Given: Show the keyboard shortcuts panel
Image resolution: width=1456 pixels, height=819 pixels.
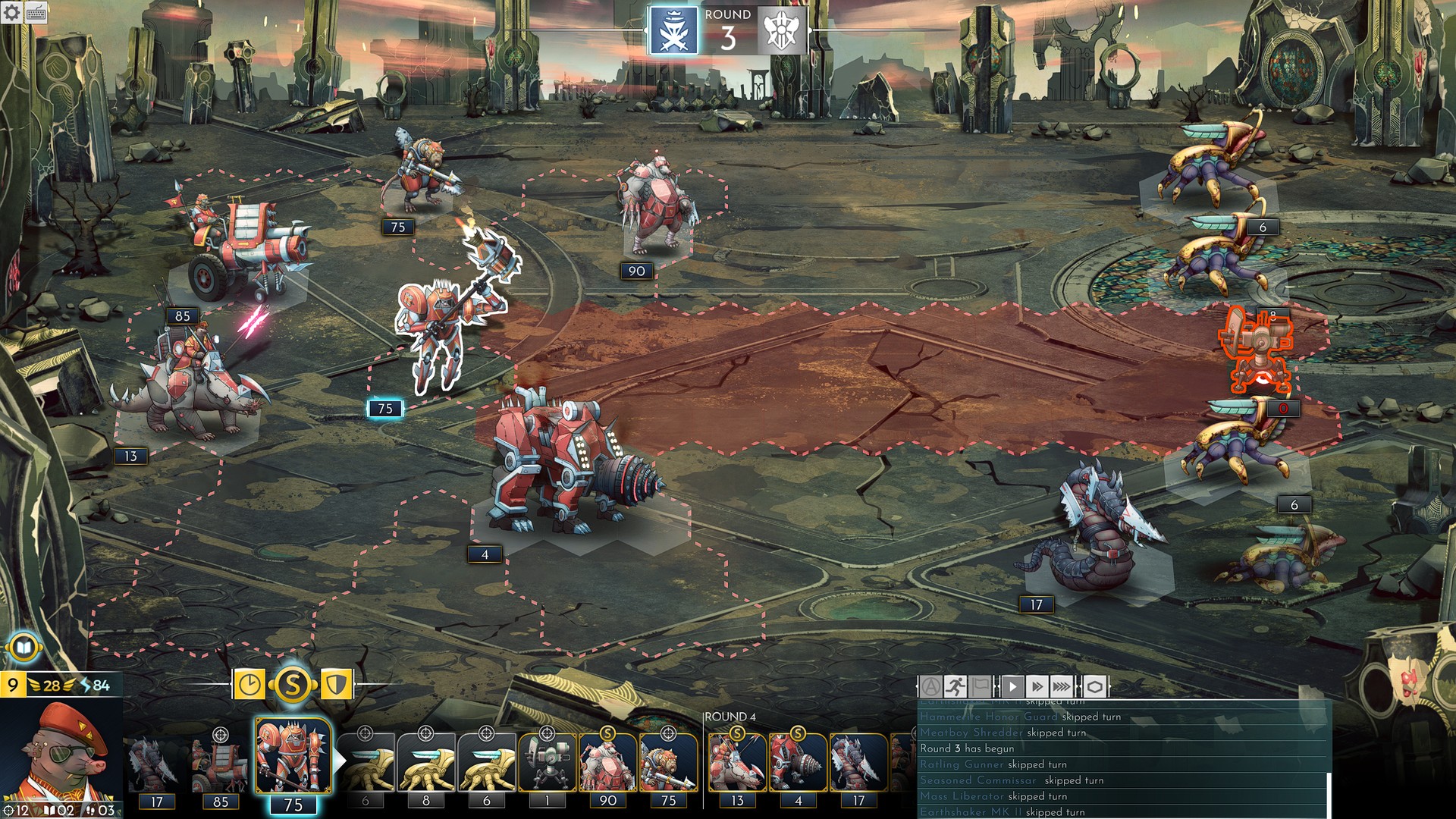Looking at the screenshot, I should 36,13.
